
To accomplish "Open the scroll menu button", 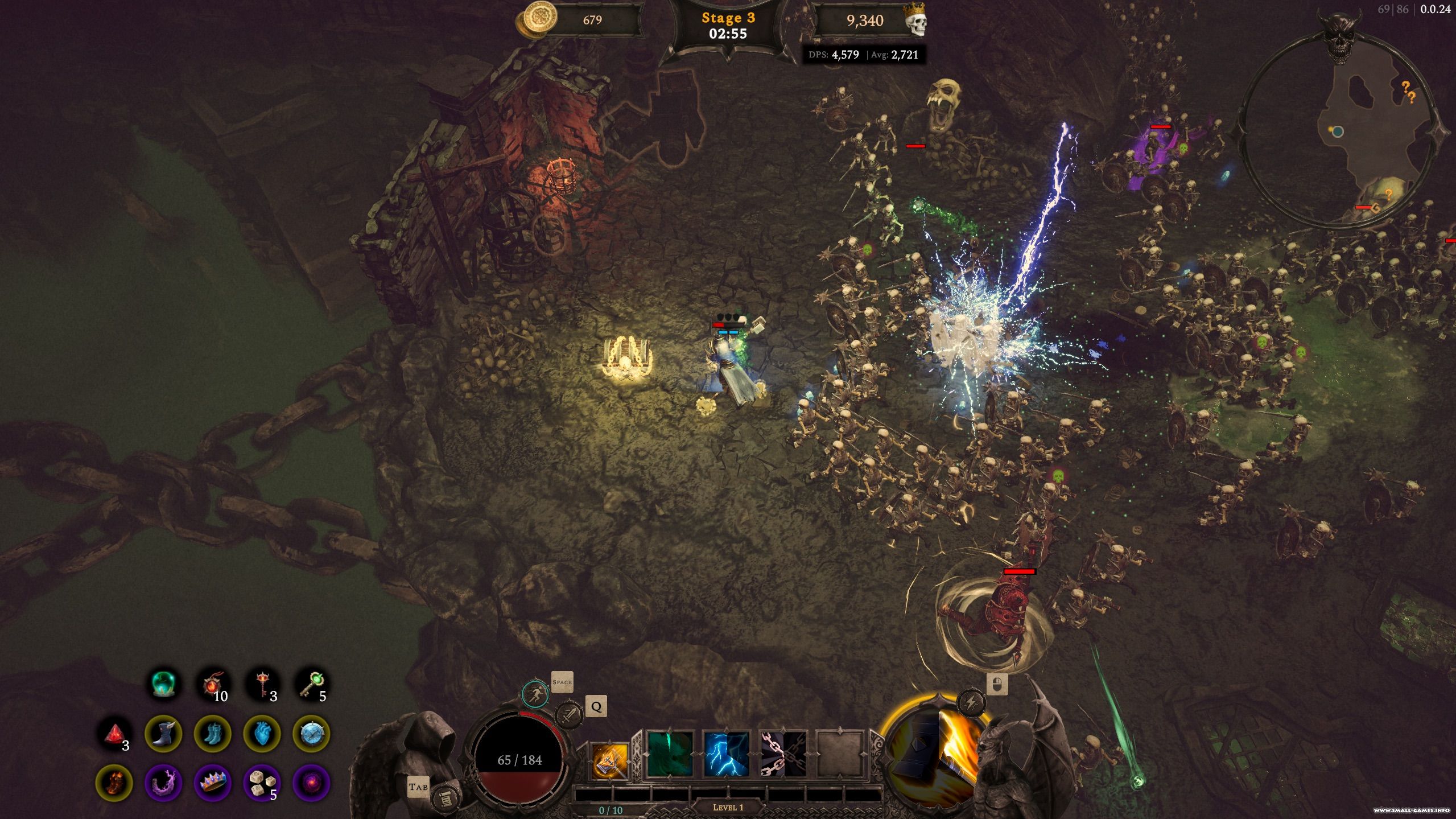I will point(444,799).
